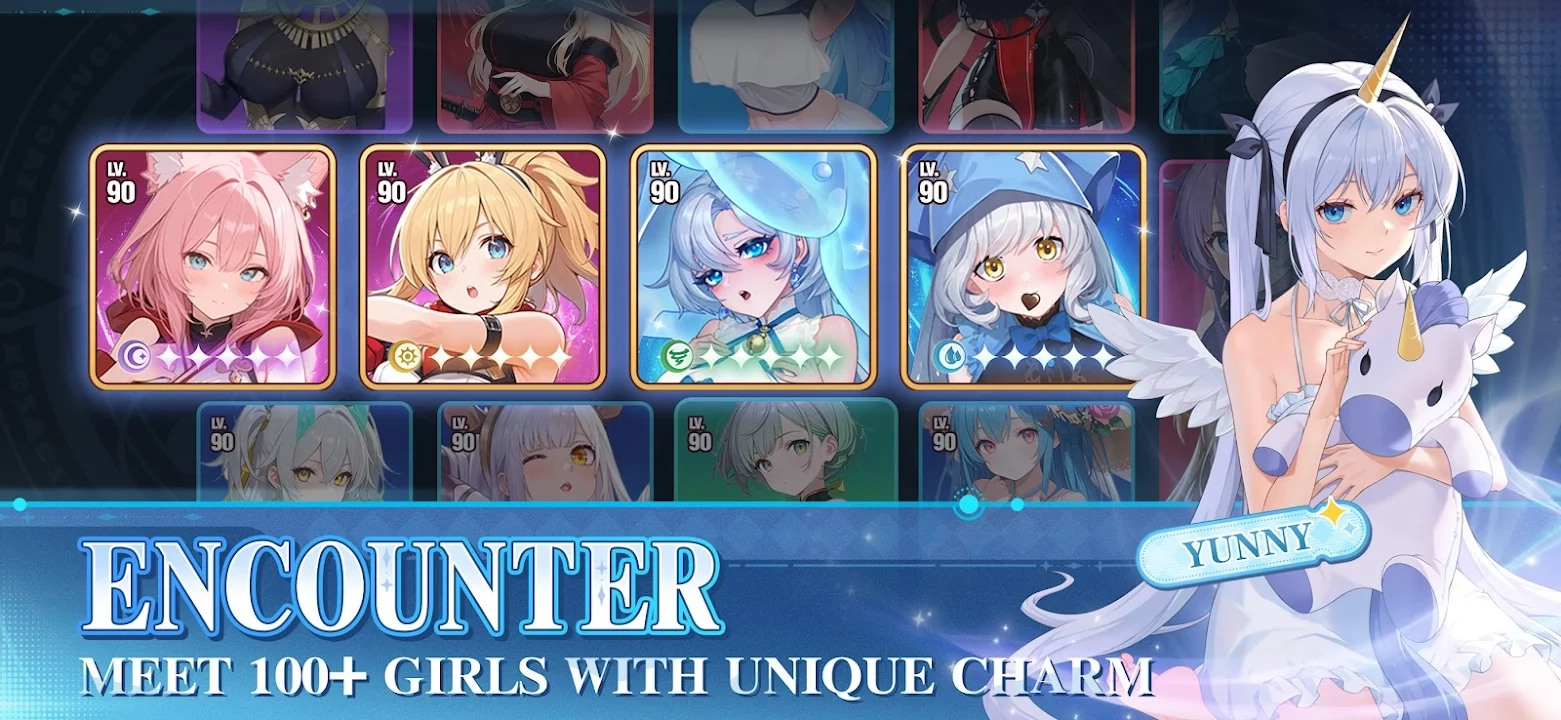Image resolution: width=1561 pixels, height=720 pixels.
Task: Pick the blue-haired jellyfish hat girl card
Action: (753, 266)
